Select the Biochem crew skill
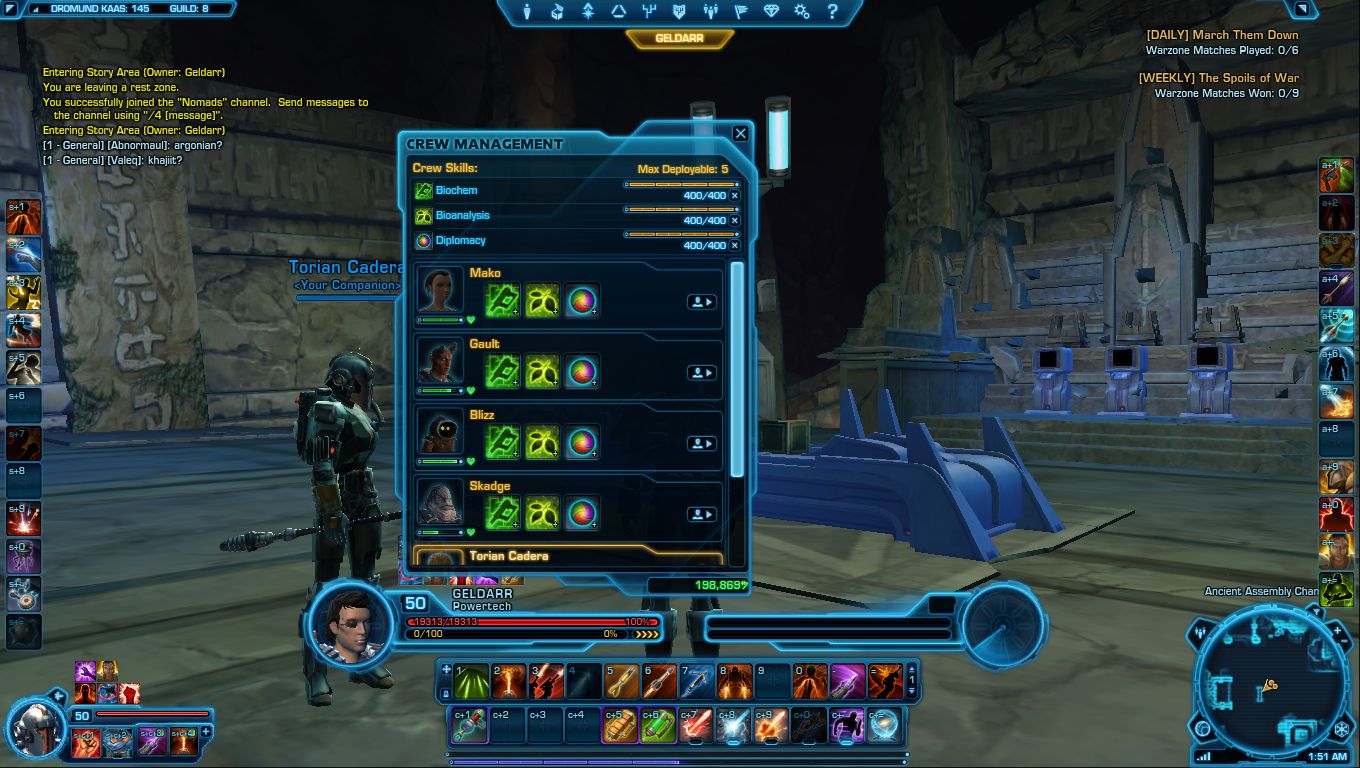 [x=456, y=190]
